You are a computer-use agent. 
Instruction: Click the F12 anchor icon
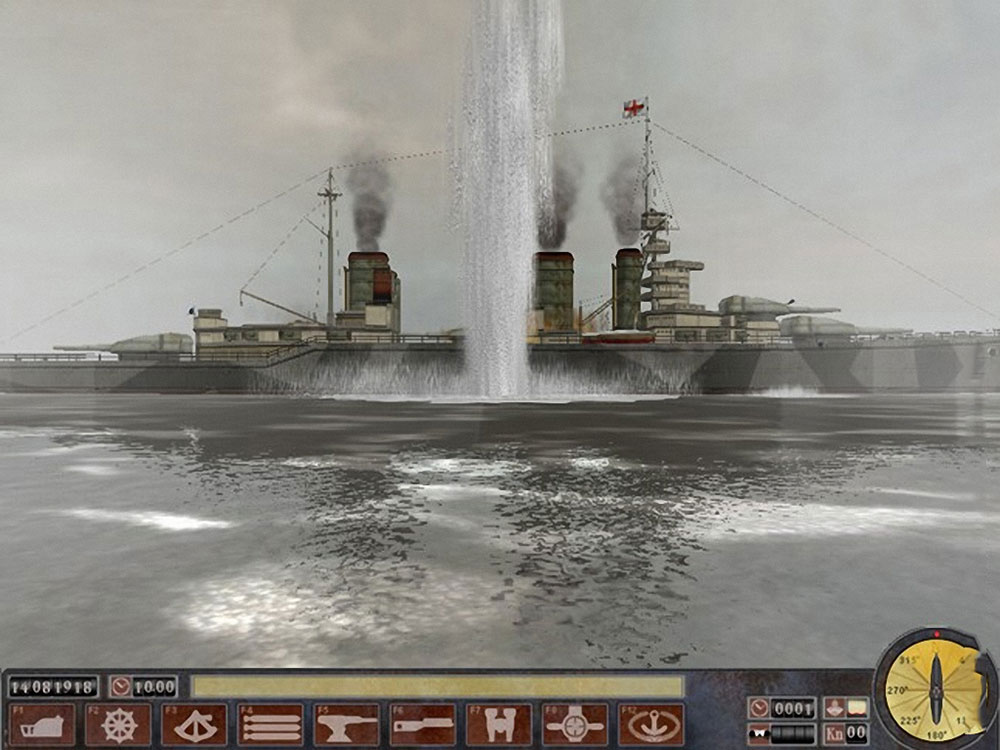coord(650,724)
